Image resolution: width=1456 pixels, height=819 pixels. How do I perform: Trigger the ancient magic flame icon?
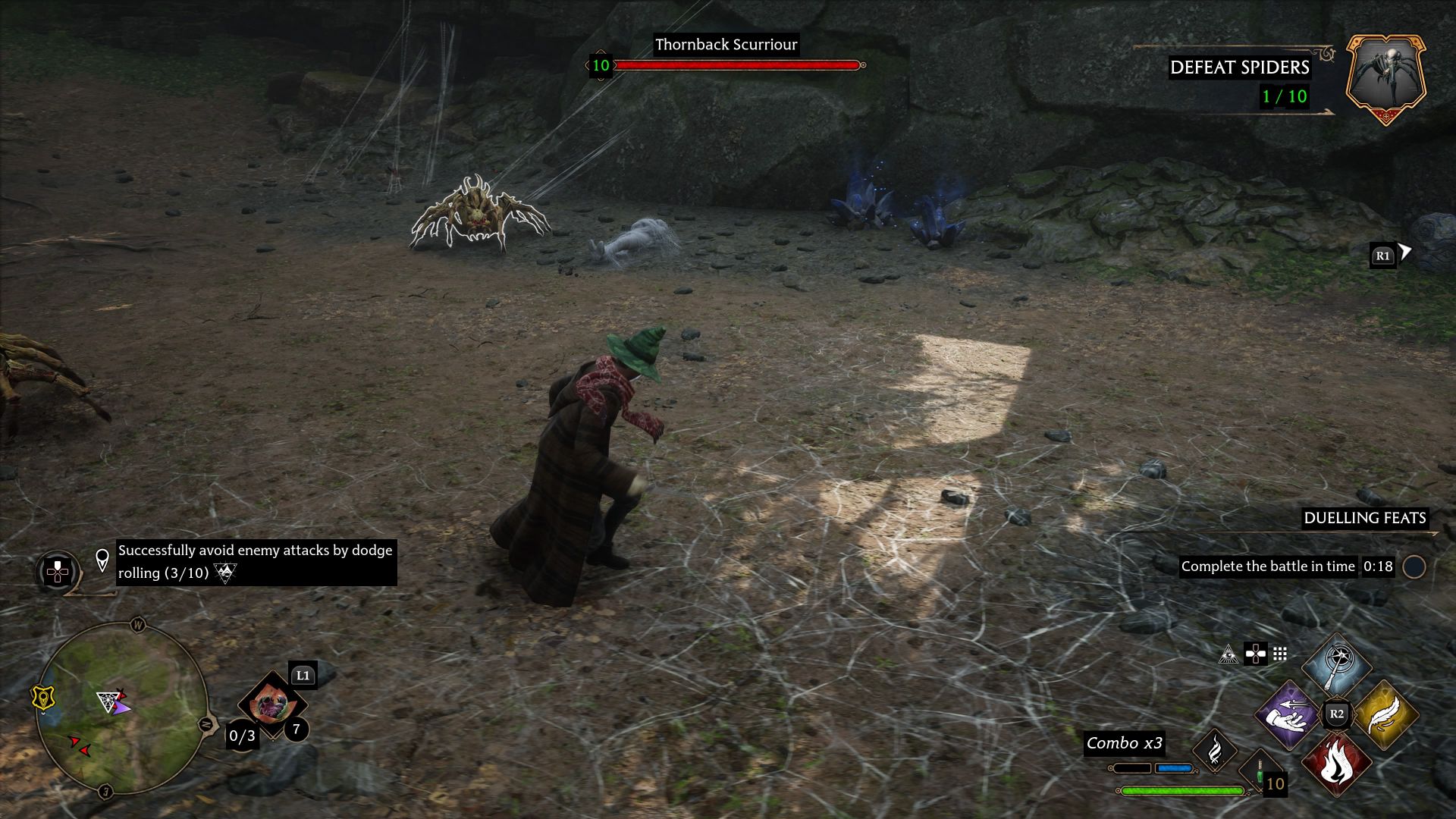(x=1214, y=750)
